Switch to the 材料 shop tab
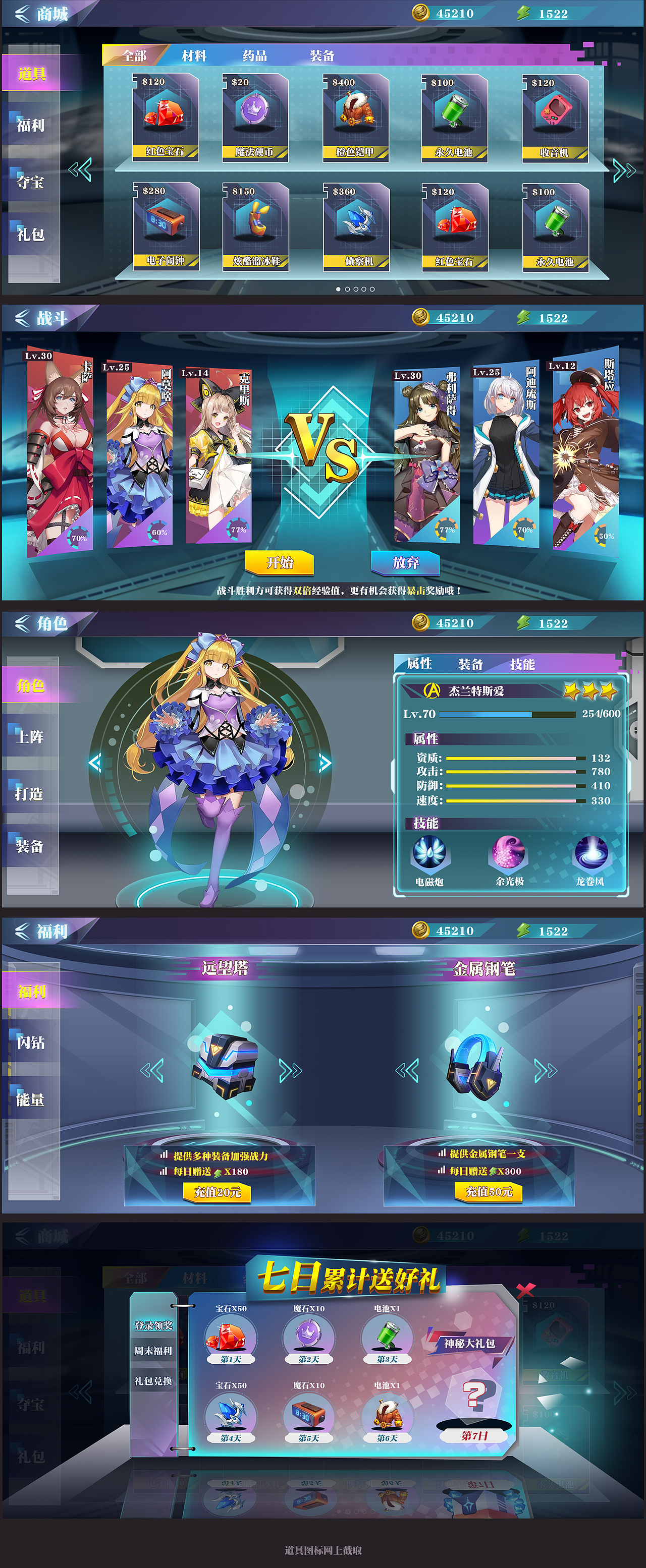Screen dimensions: 646x1568 [194, 56]
